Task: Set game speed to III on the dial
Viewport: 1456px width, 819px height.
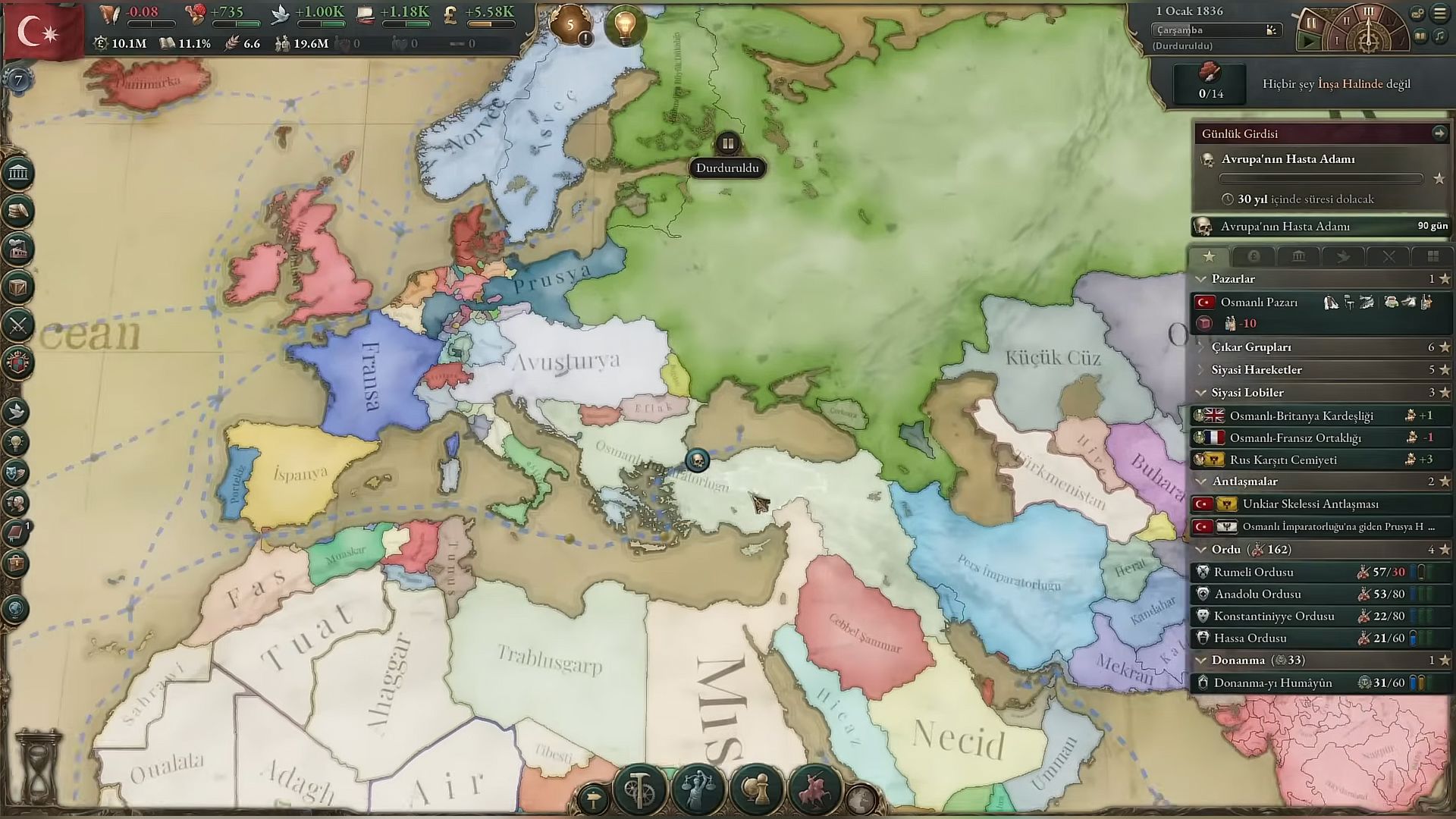Action: point(1368,12)
